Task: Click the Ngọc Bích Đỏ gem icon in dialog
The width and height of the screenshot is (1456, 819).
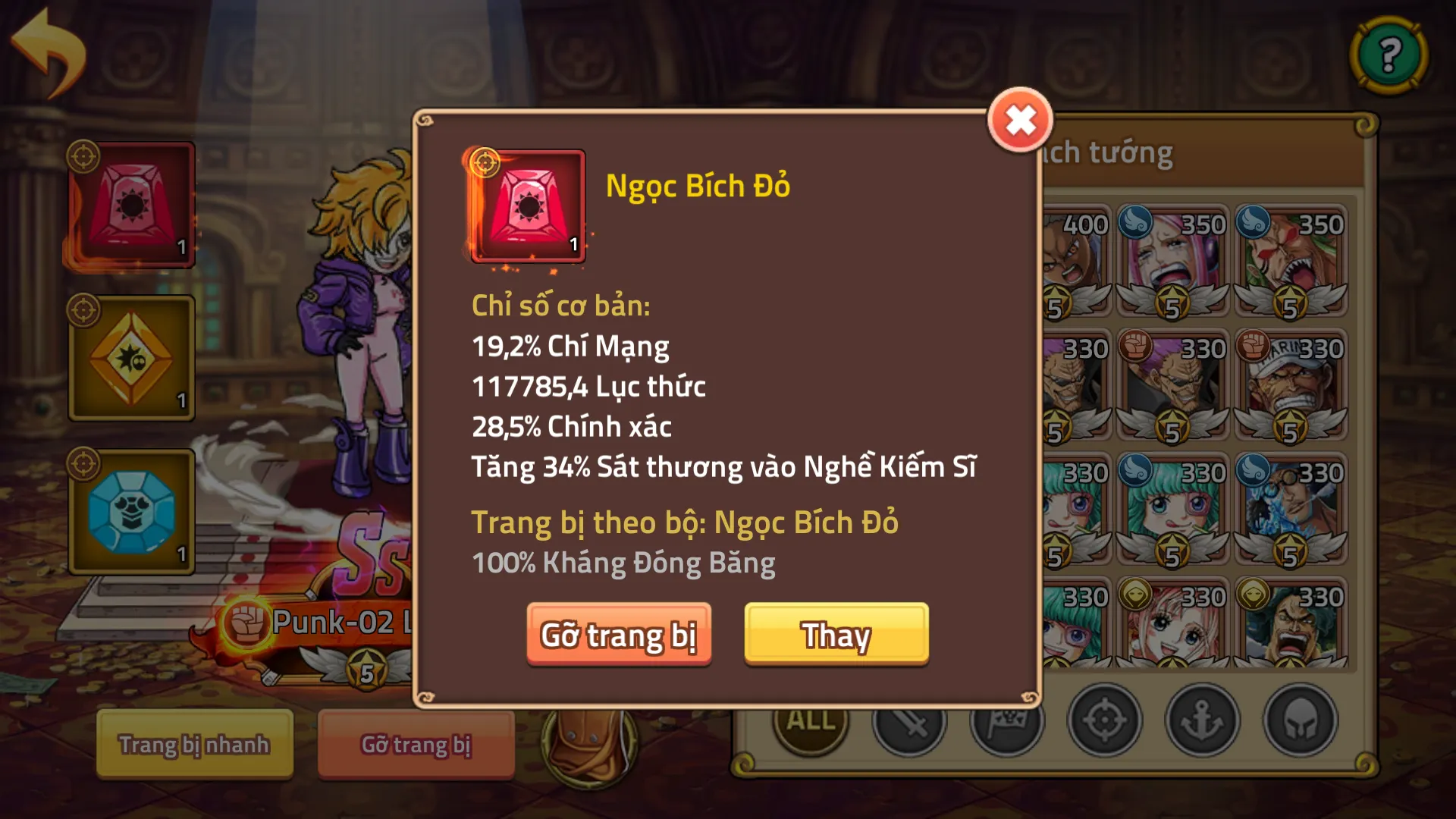Action: 527,206
